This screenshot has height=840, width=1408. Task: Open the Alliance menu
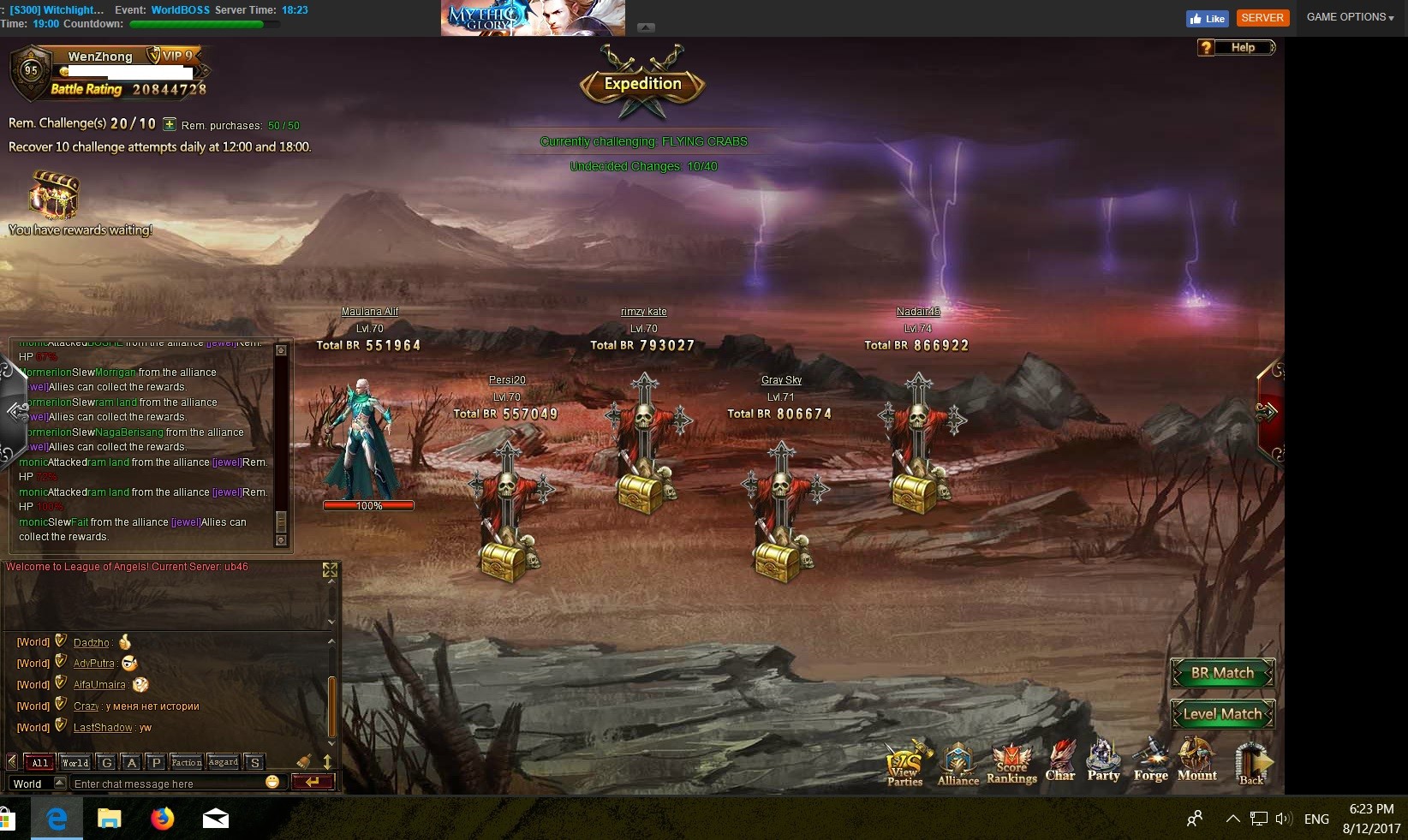[x=958, y=763]
